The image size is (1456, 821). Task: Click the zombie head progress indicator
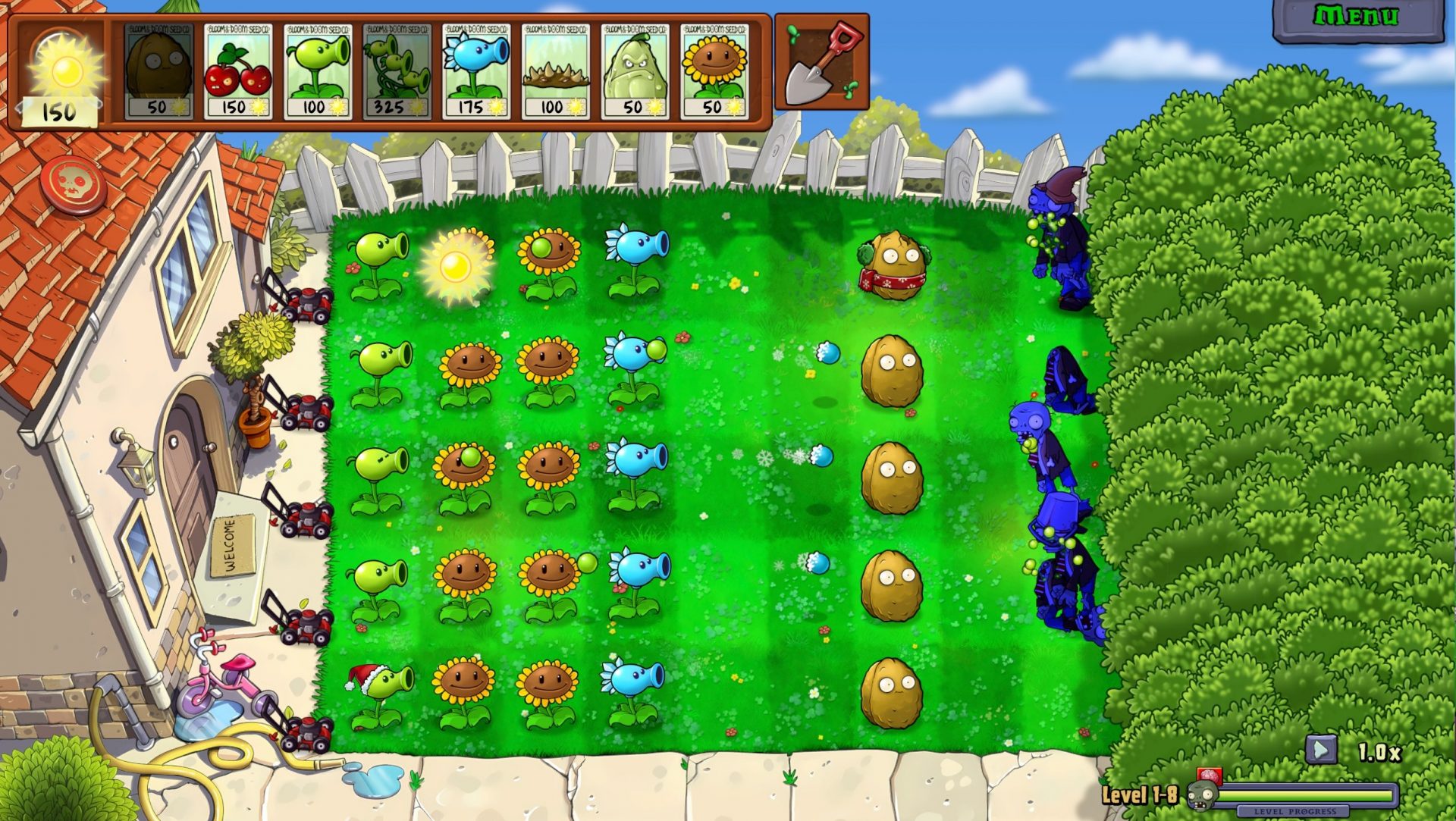(1202, 797)
